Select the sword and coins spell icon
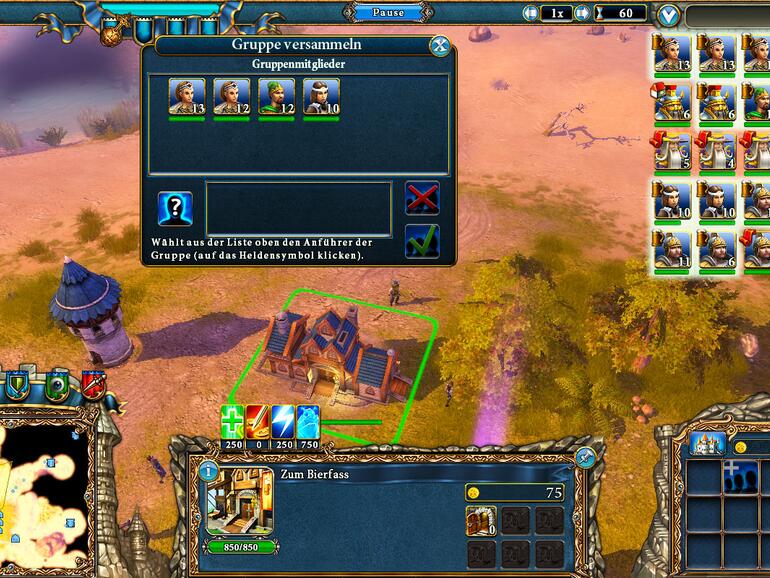The height and width of the screenshot is (578, 770). click(x=258, y=422)
